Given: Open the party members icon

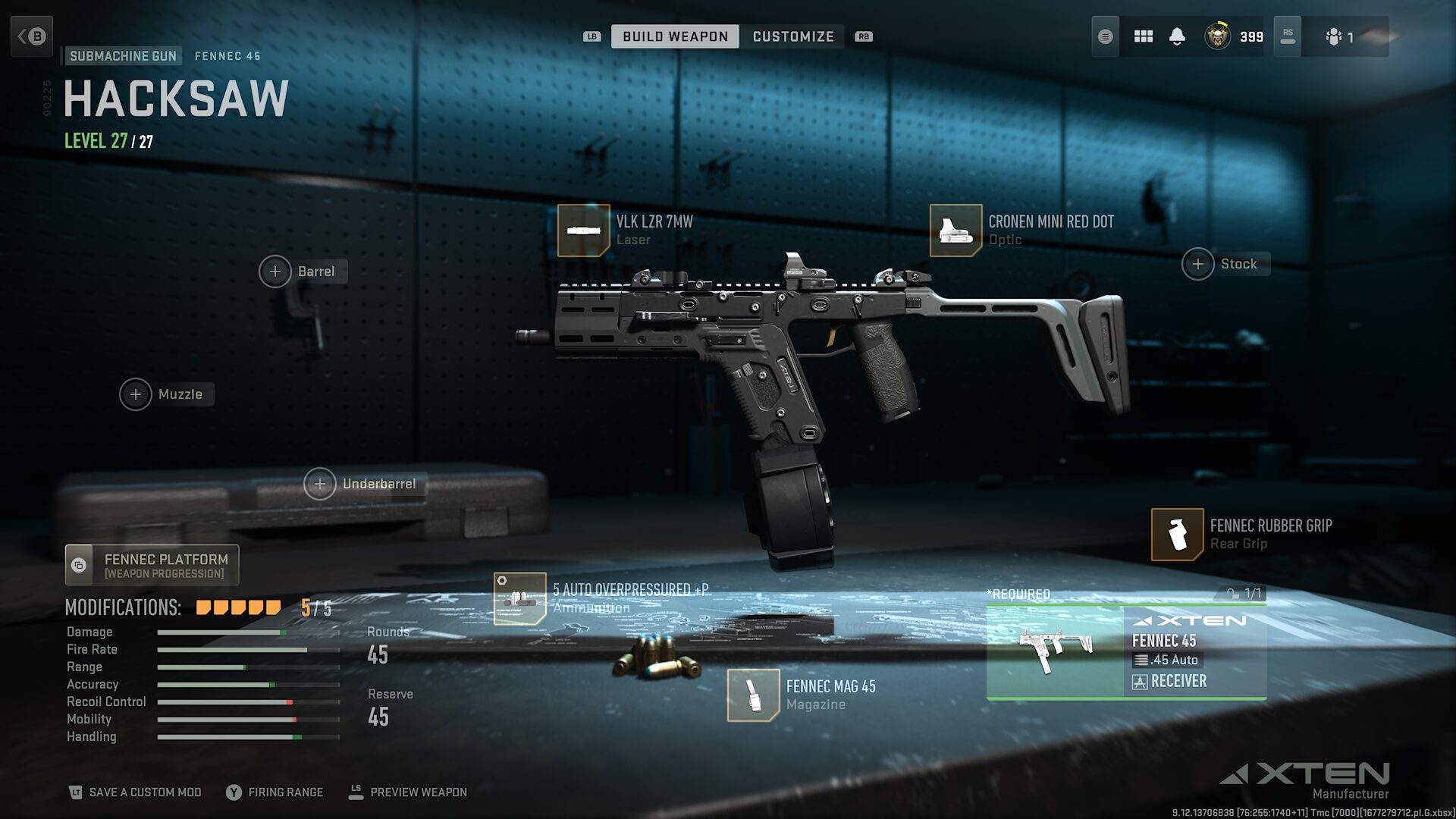Looking at the screenshot, I should click(x=1339, y=36).
